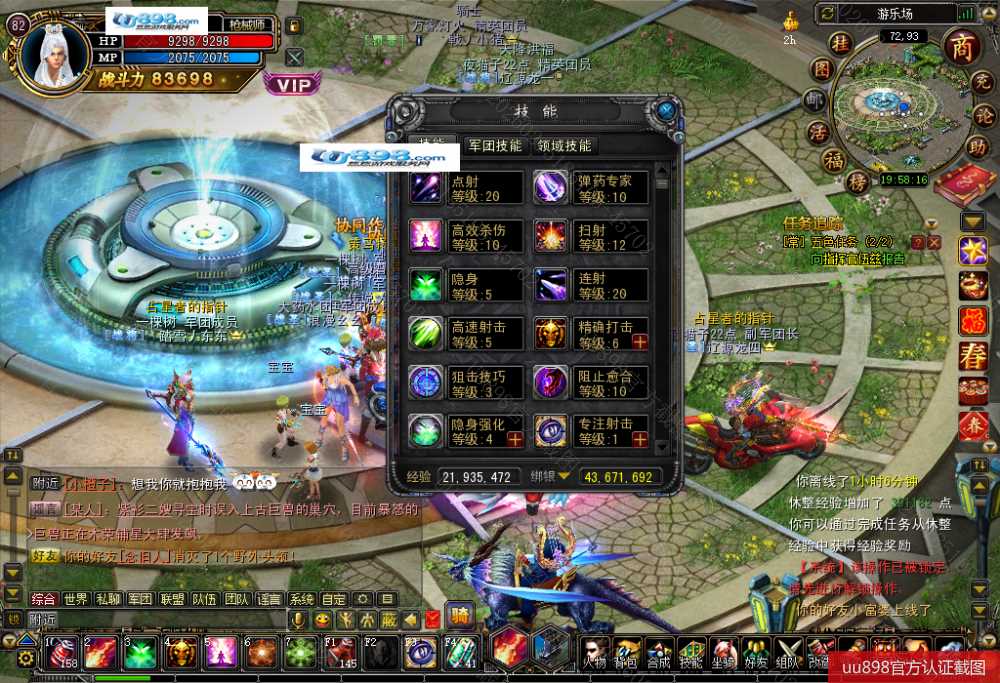Switch to the 领域技能 tab

[x=564, y=146]
